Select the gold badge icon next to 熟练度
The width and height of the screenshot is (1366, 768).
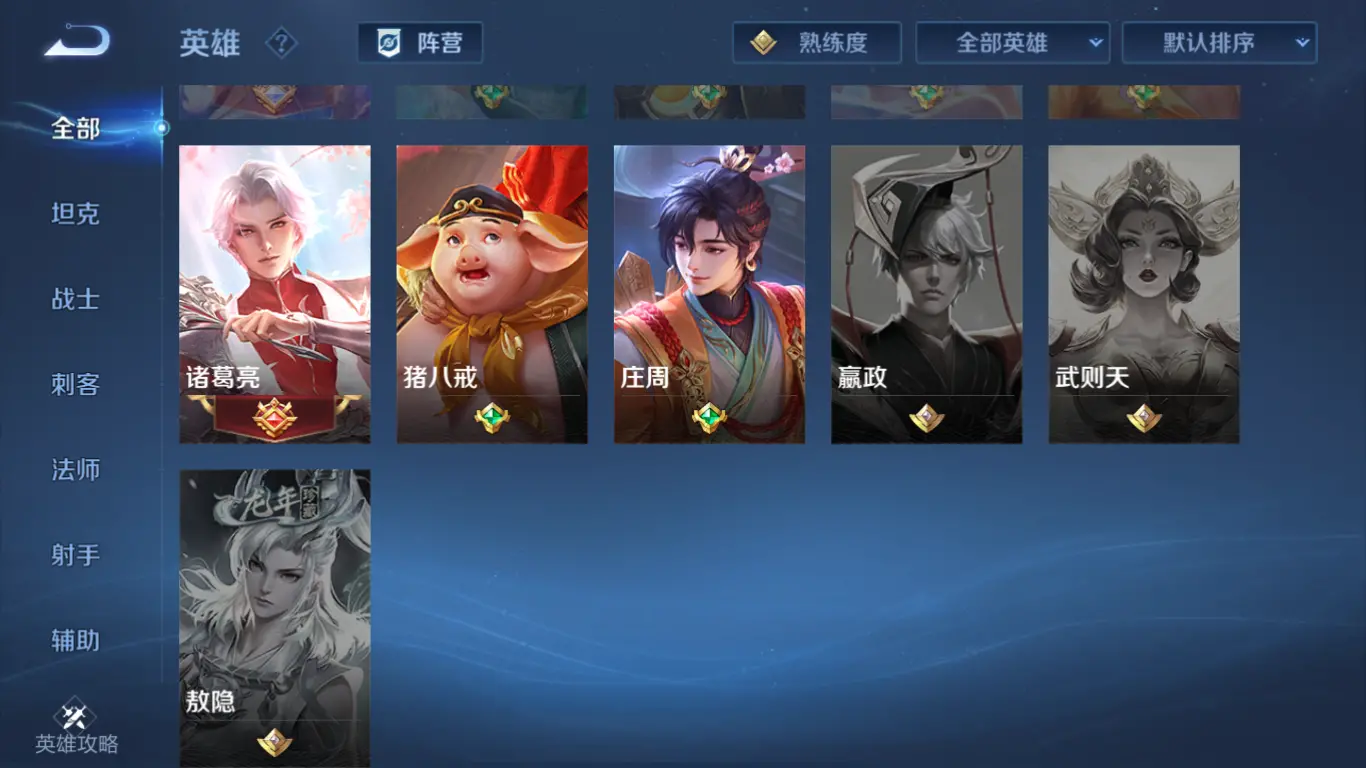coord(764,43)
